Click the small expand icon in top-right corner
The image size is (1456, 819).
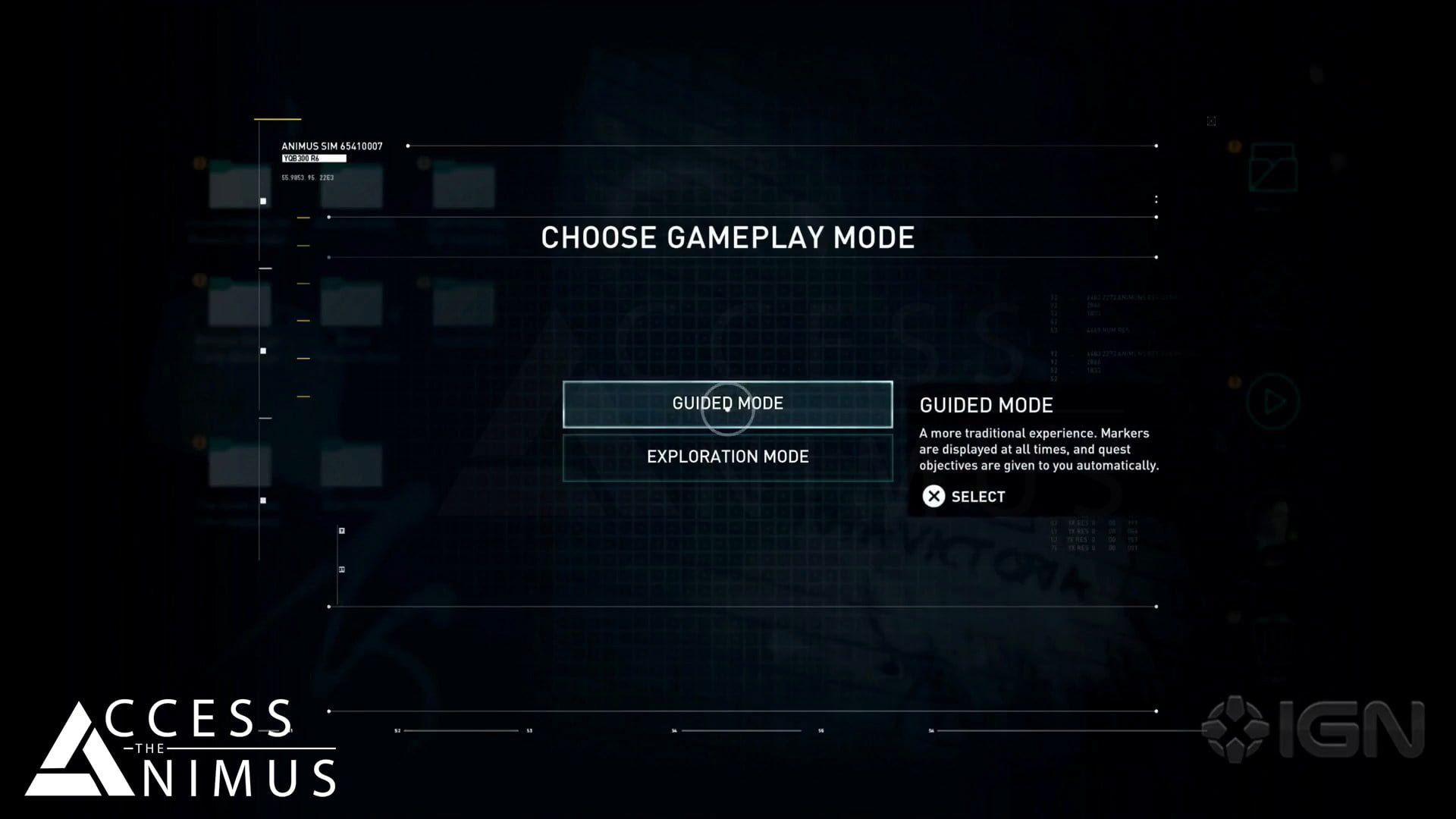coord(1211,121)
